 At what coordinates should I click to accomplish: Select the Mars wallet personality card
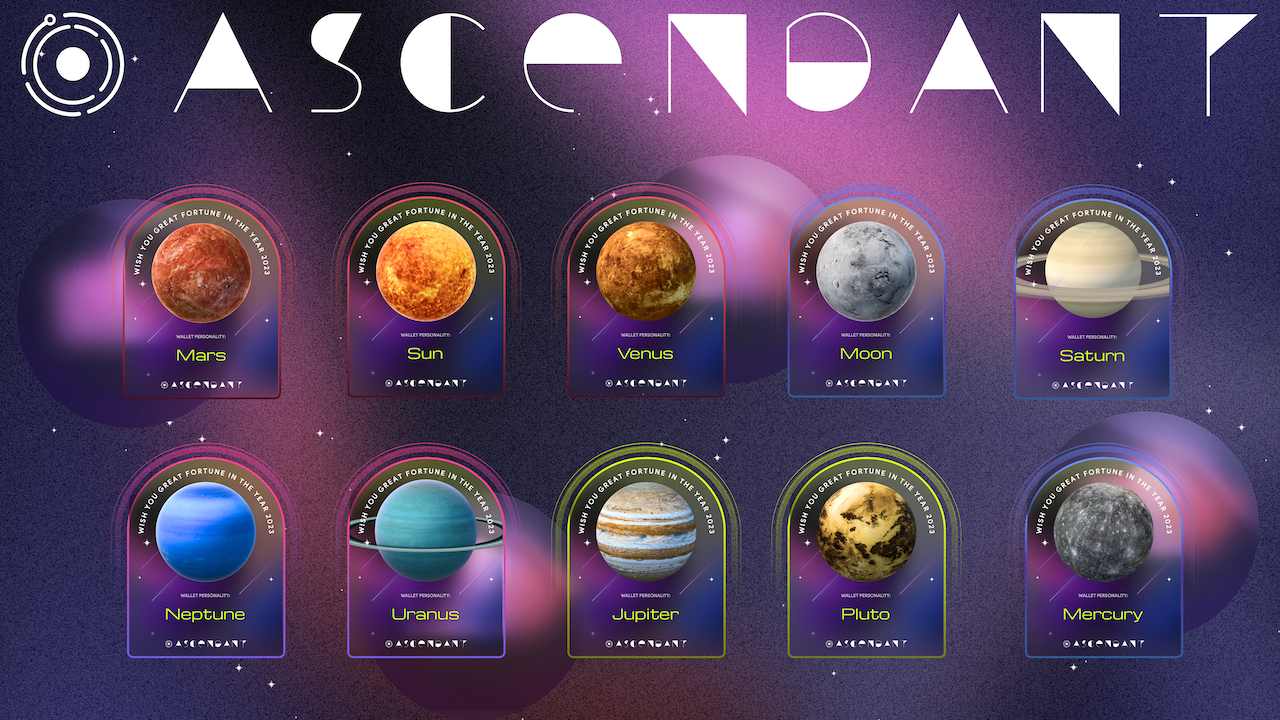coord(201,300)
